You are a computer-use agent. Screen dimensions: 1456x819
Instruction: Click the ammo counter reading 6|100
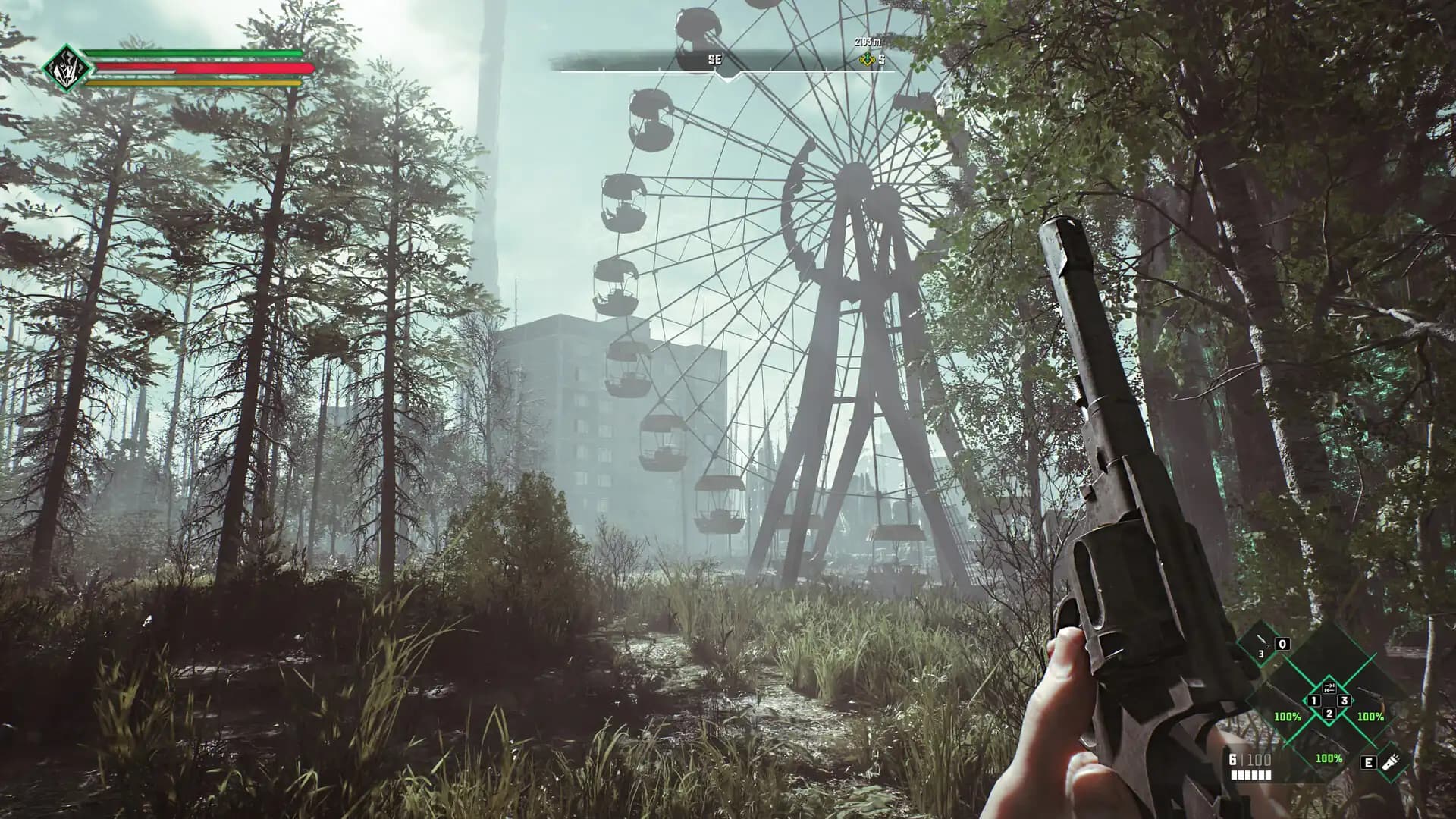click(x=1250, y=759)
